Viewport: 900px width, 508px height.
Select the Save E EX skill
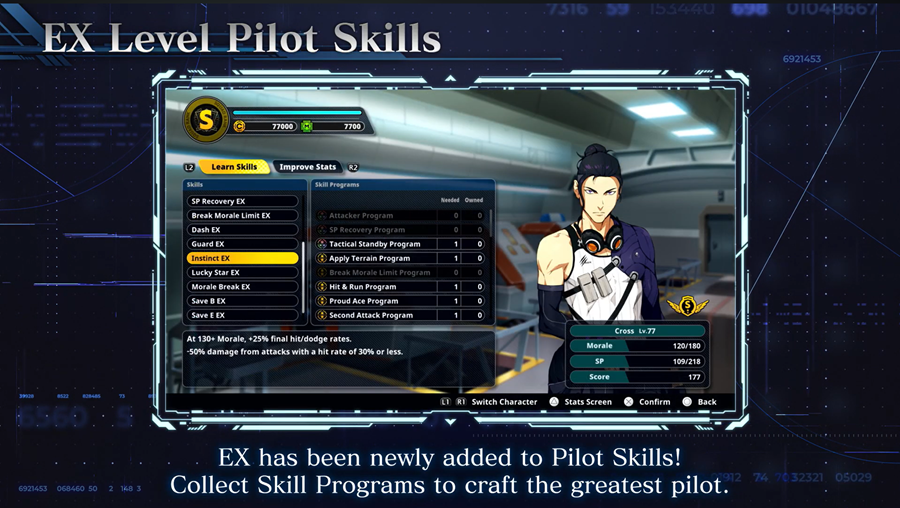(x=243, y=315)
